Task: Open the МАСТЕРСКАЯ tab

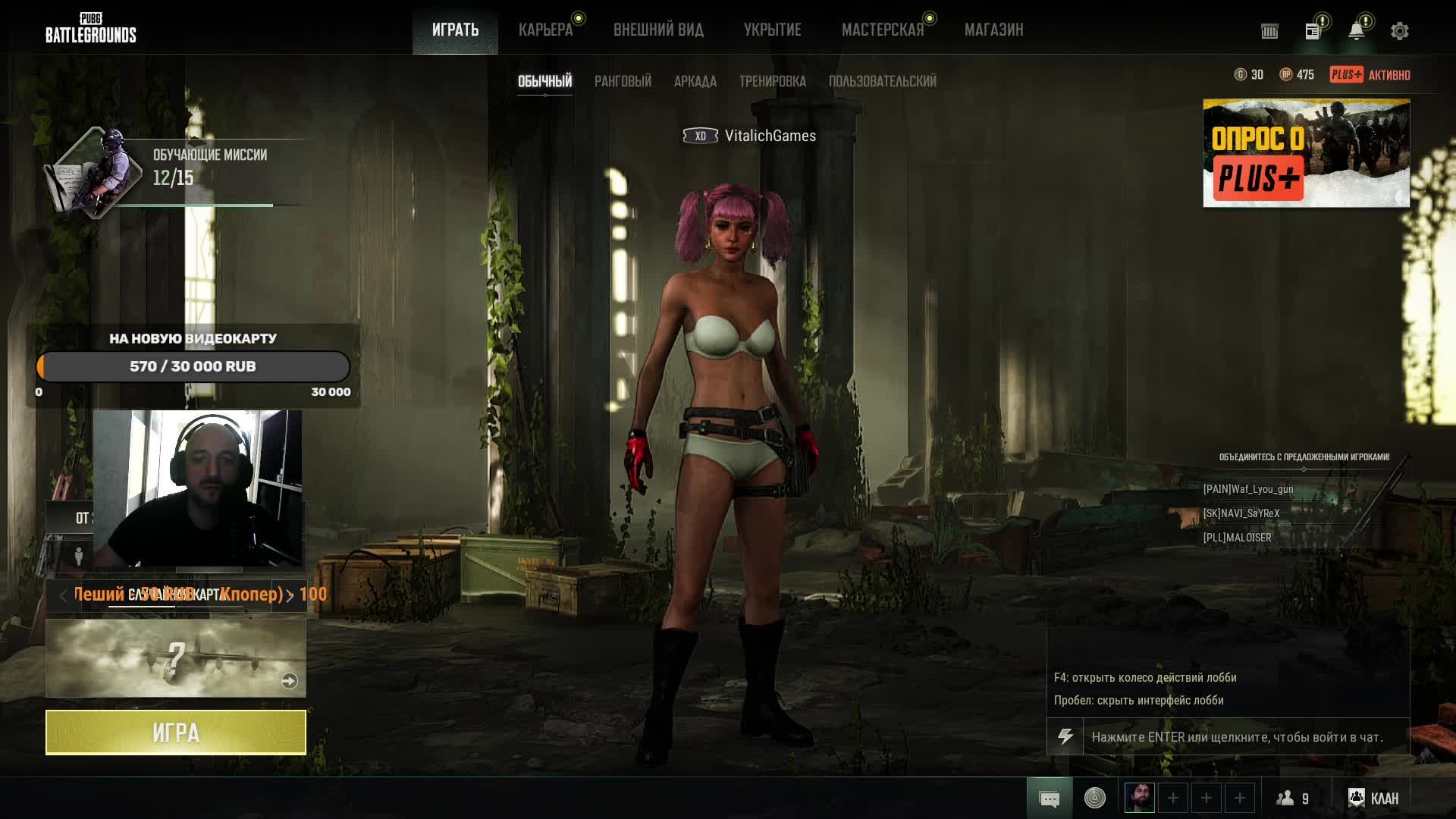Action: tap(883, 30)
